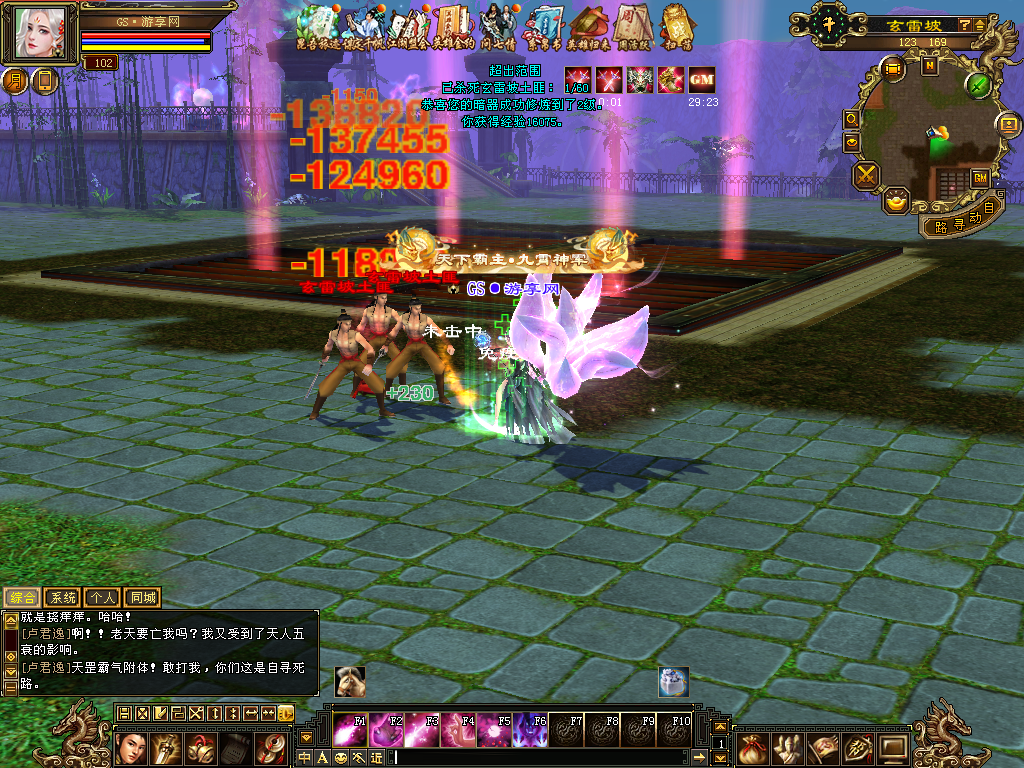Use the F6 purple skill
Screen dimensions: 1024x768
click(x=530, y=731)
